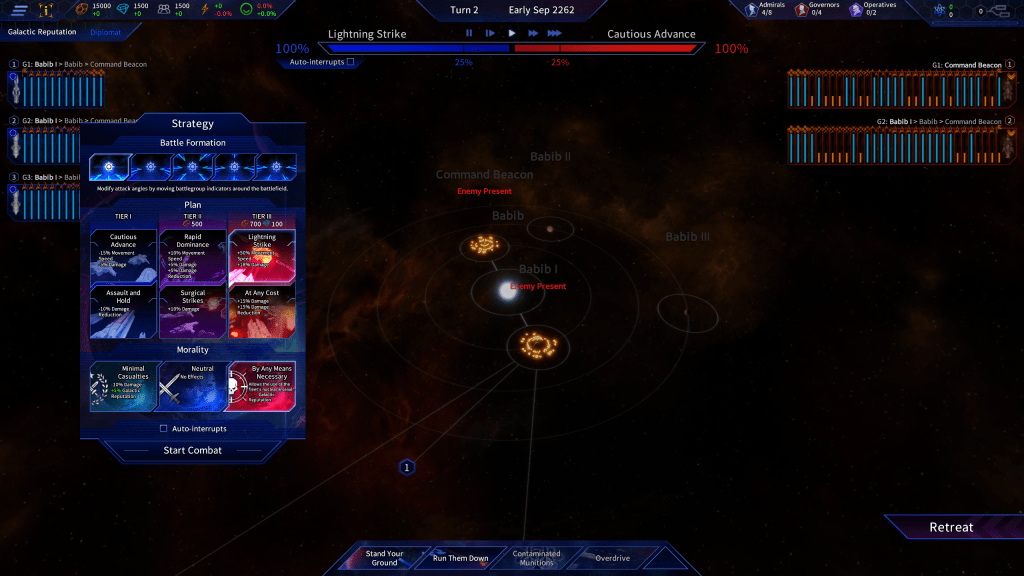Activate the Stand Your Ground ability
1024x576 pixels.
383,558
